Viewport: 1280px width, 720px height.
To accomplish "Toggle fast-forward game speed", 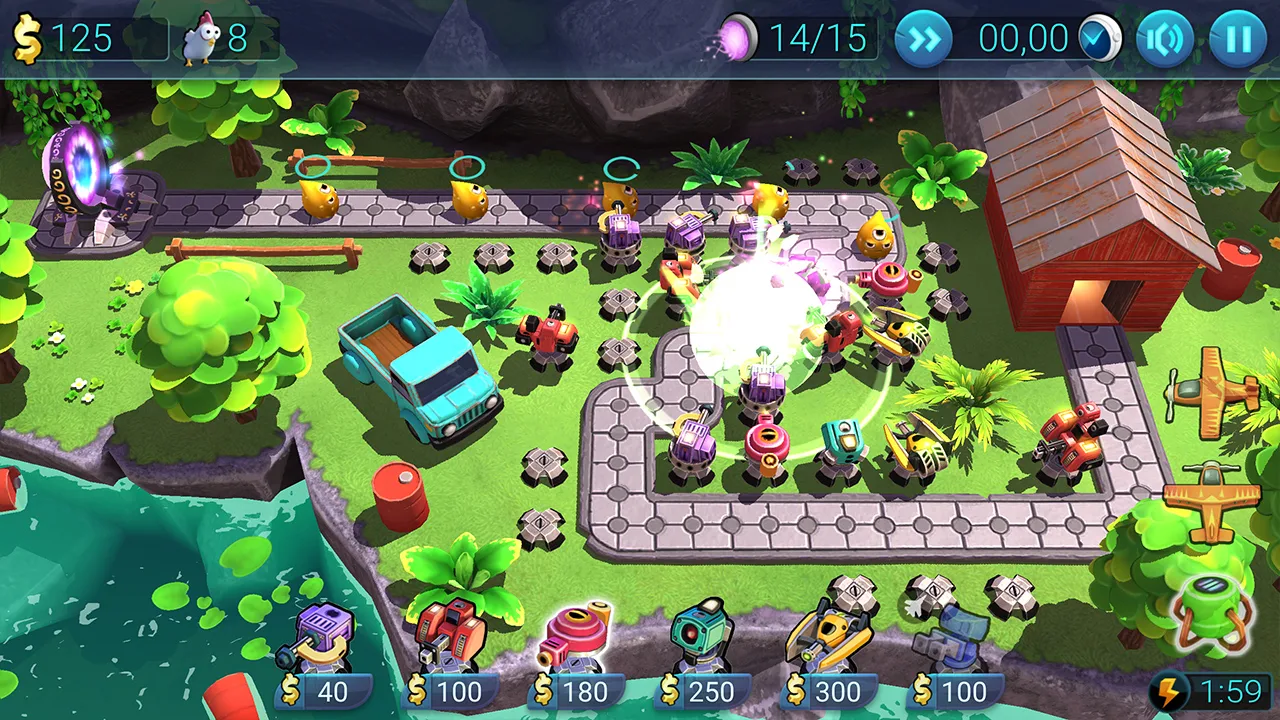I will pyautogui.click(x=923, y=39).
